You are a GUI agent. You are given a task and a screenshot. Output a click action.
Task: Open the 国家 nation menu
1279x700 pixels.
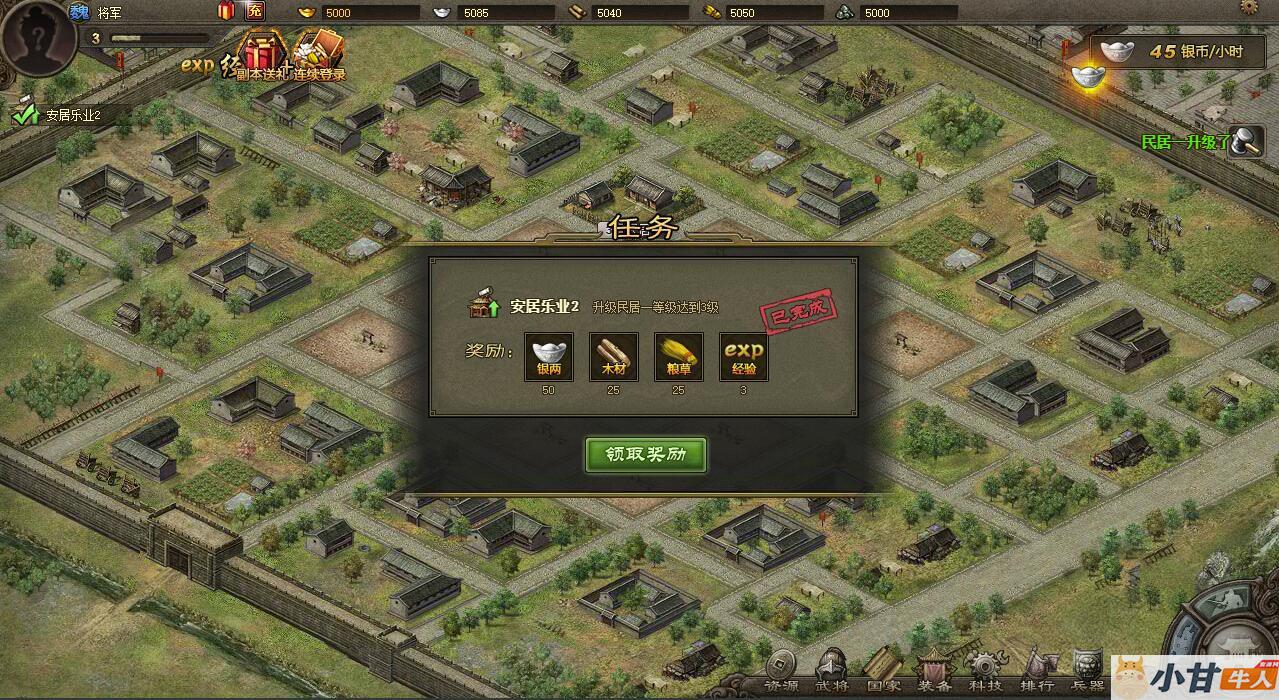click(884, 671)
